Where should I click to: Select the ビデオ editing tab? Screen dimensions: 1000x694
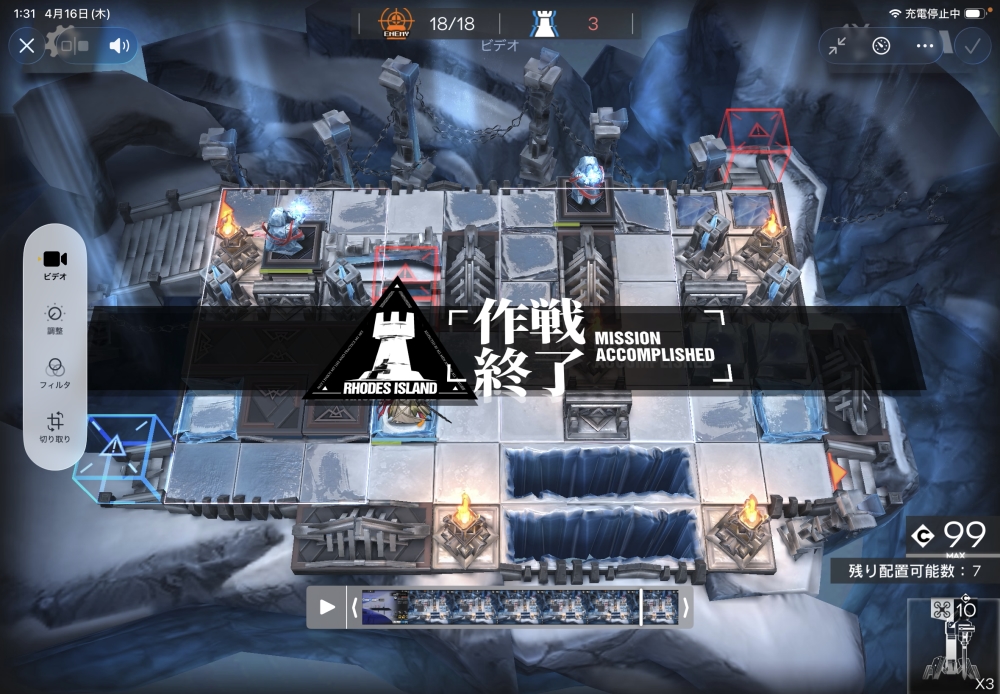coord(55,264)
